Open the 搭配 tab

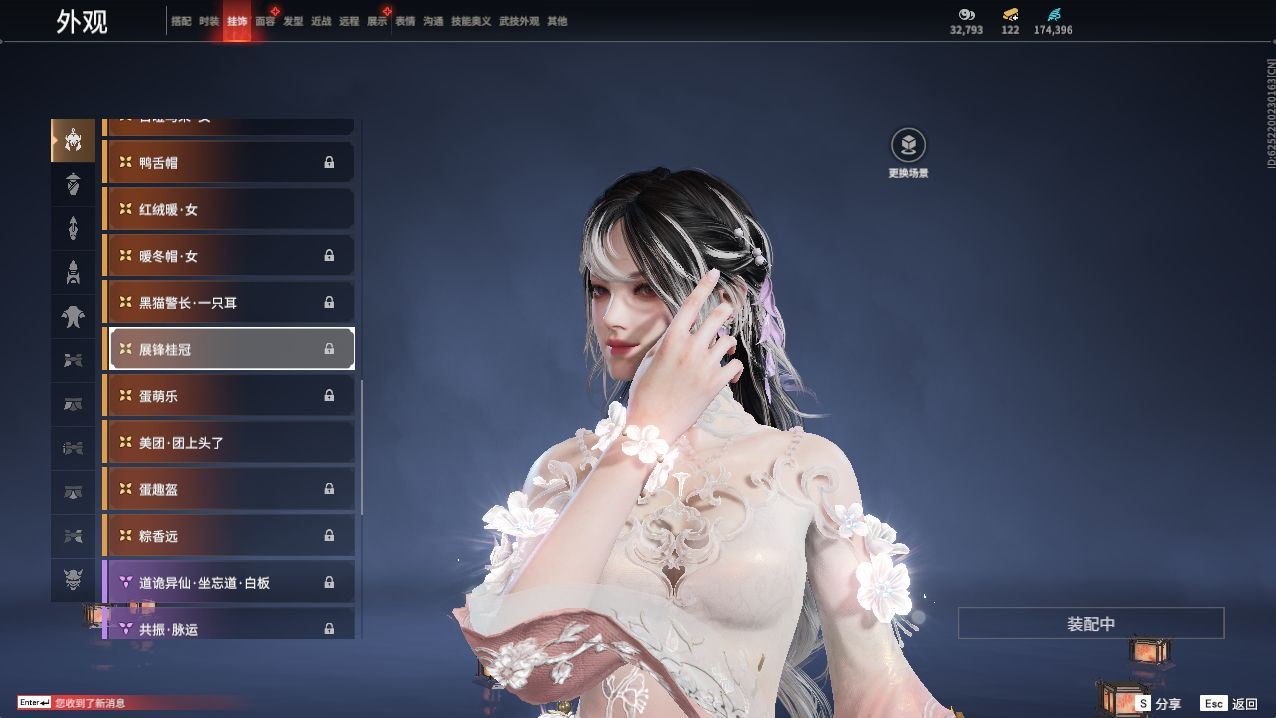pyautogui.click(x=181, y=21)
